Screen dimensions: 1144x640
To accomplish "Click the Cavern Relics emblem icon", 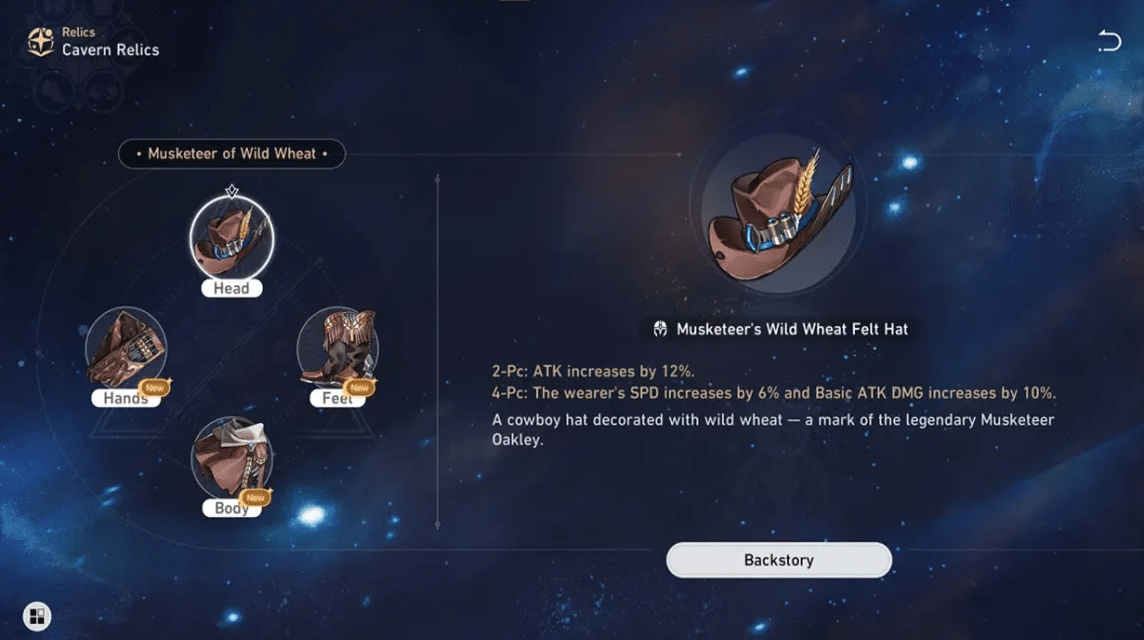I will click(41, 41).
